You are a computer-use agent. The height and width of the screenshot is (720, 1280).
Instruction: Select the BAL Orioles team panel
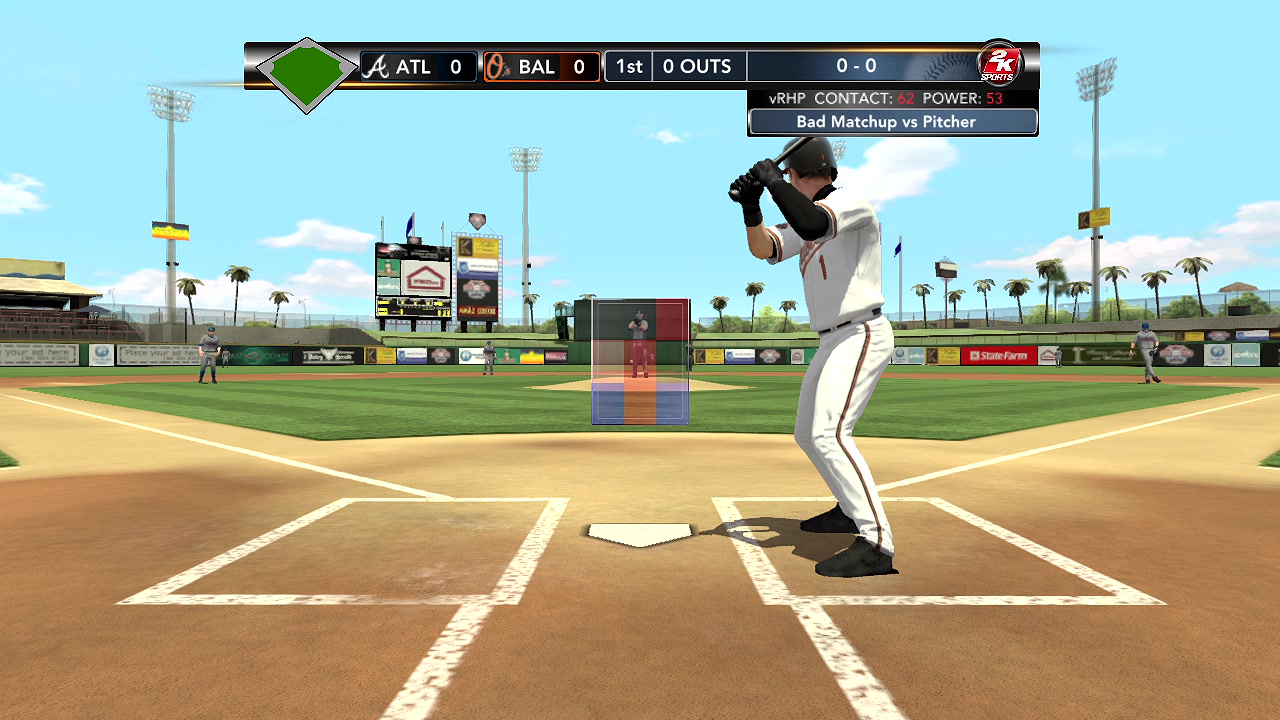click(x=541, y=67)
